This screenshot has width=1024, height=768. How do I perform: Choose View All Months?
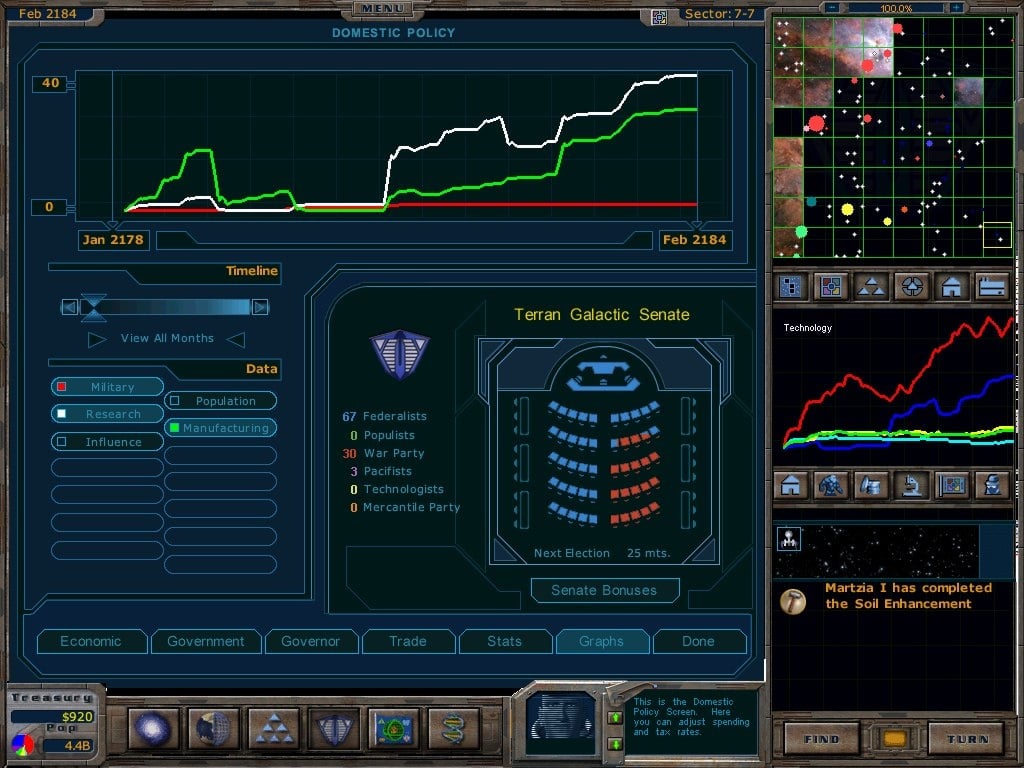click(x=166, y=338)
